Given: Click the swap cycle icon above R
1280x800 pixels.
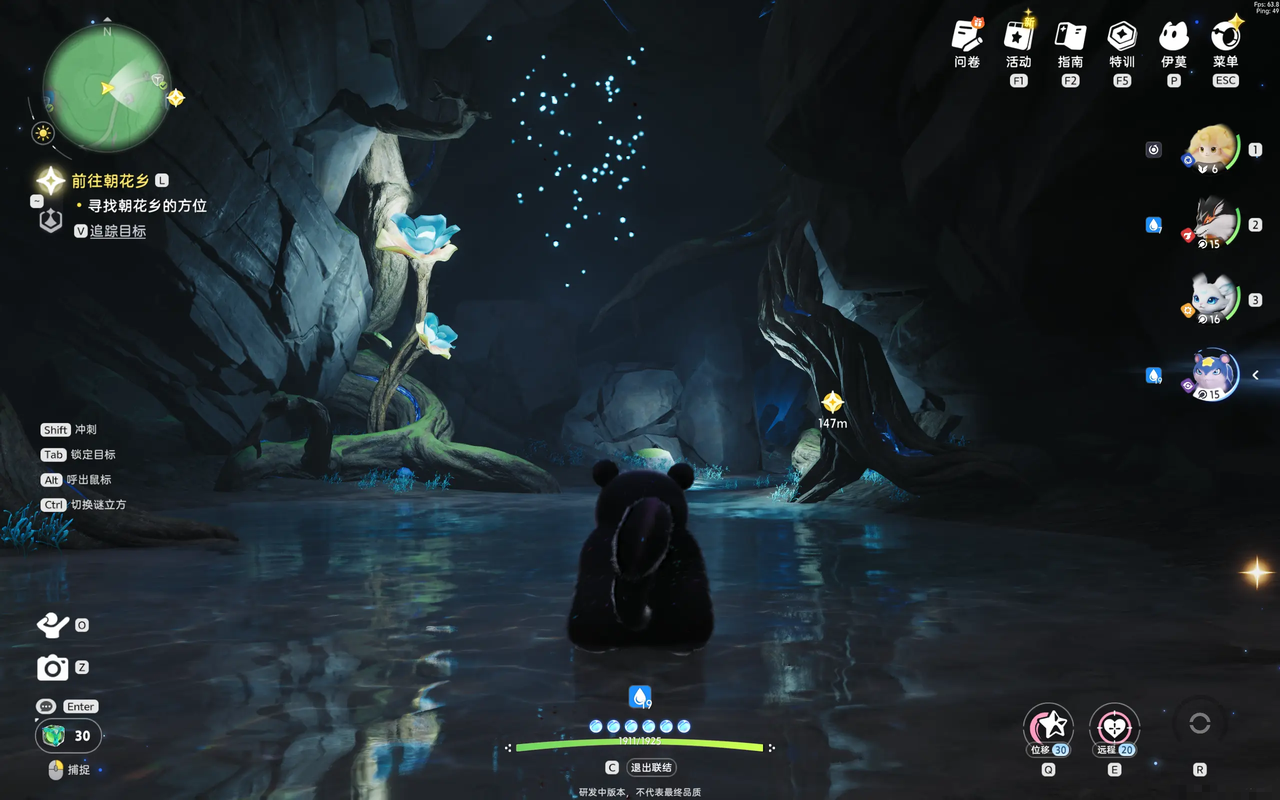Looking at the screenshot, I should tap(1200, 724).
